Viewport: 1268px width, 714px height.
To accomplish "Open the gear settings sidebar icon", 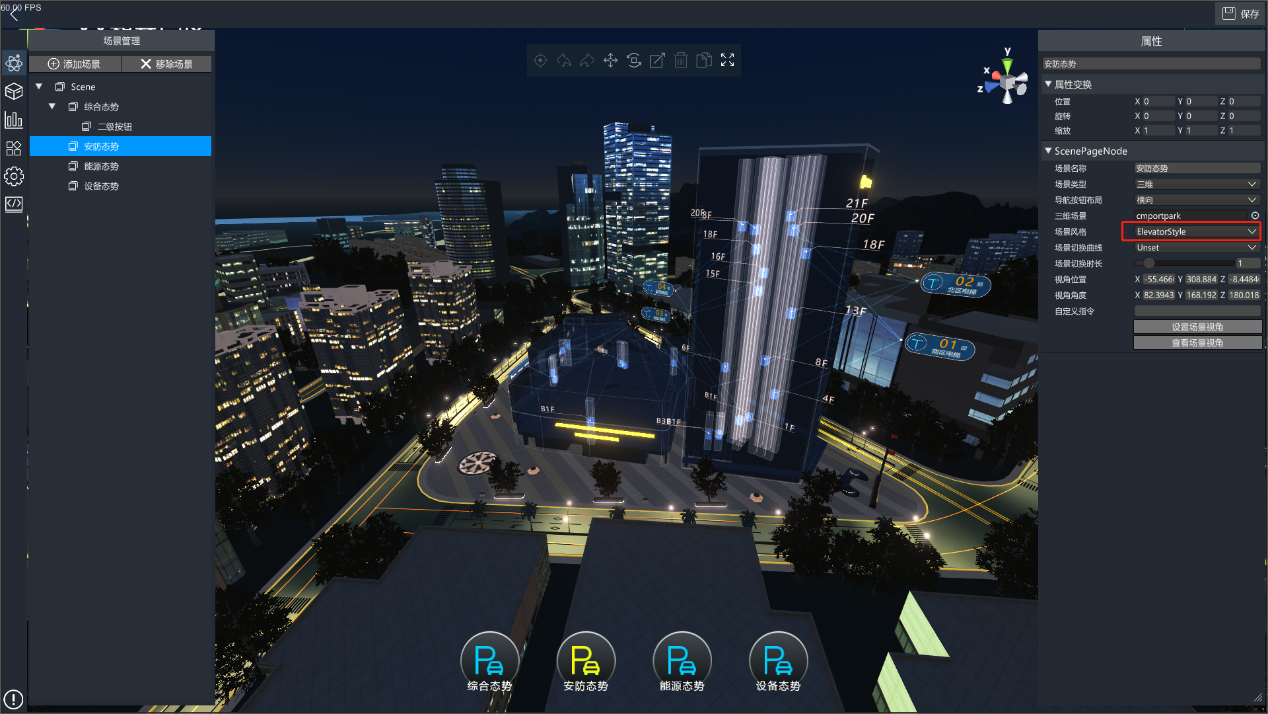I will point(14,176).
